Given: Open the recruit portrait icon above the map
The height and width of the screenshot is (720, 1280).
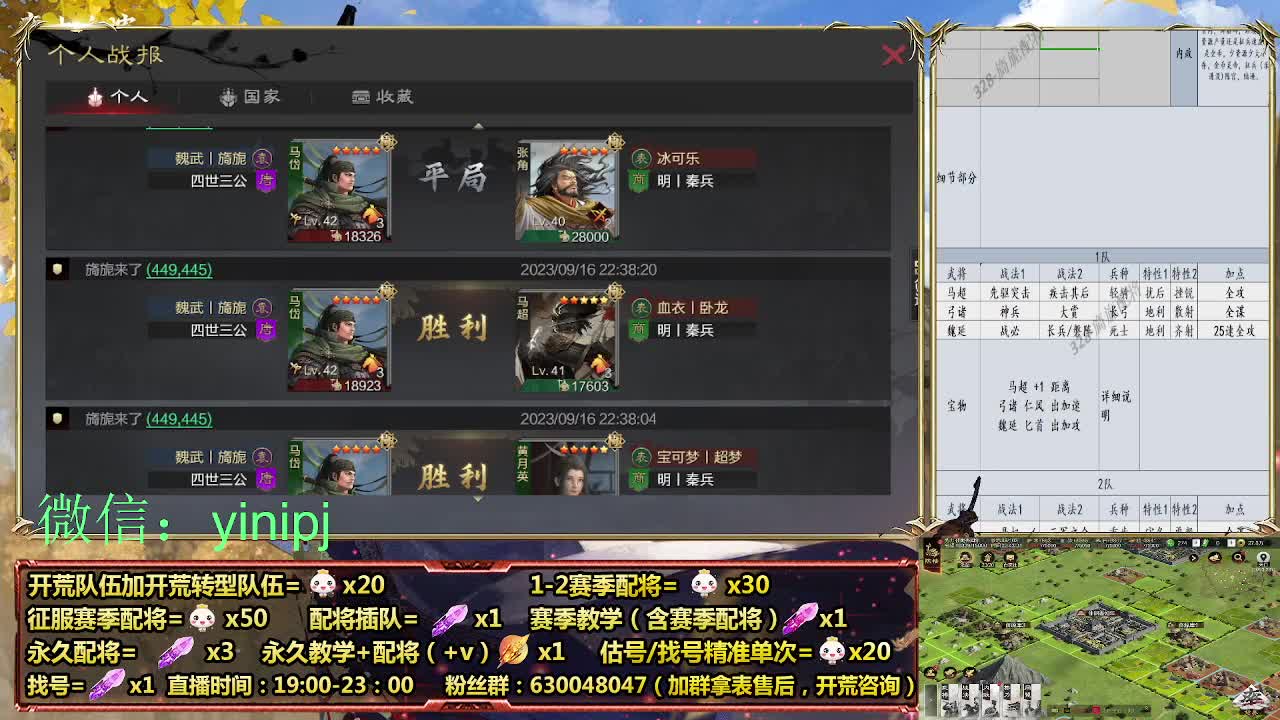Looking at the screenshot, I should 966,557.
